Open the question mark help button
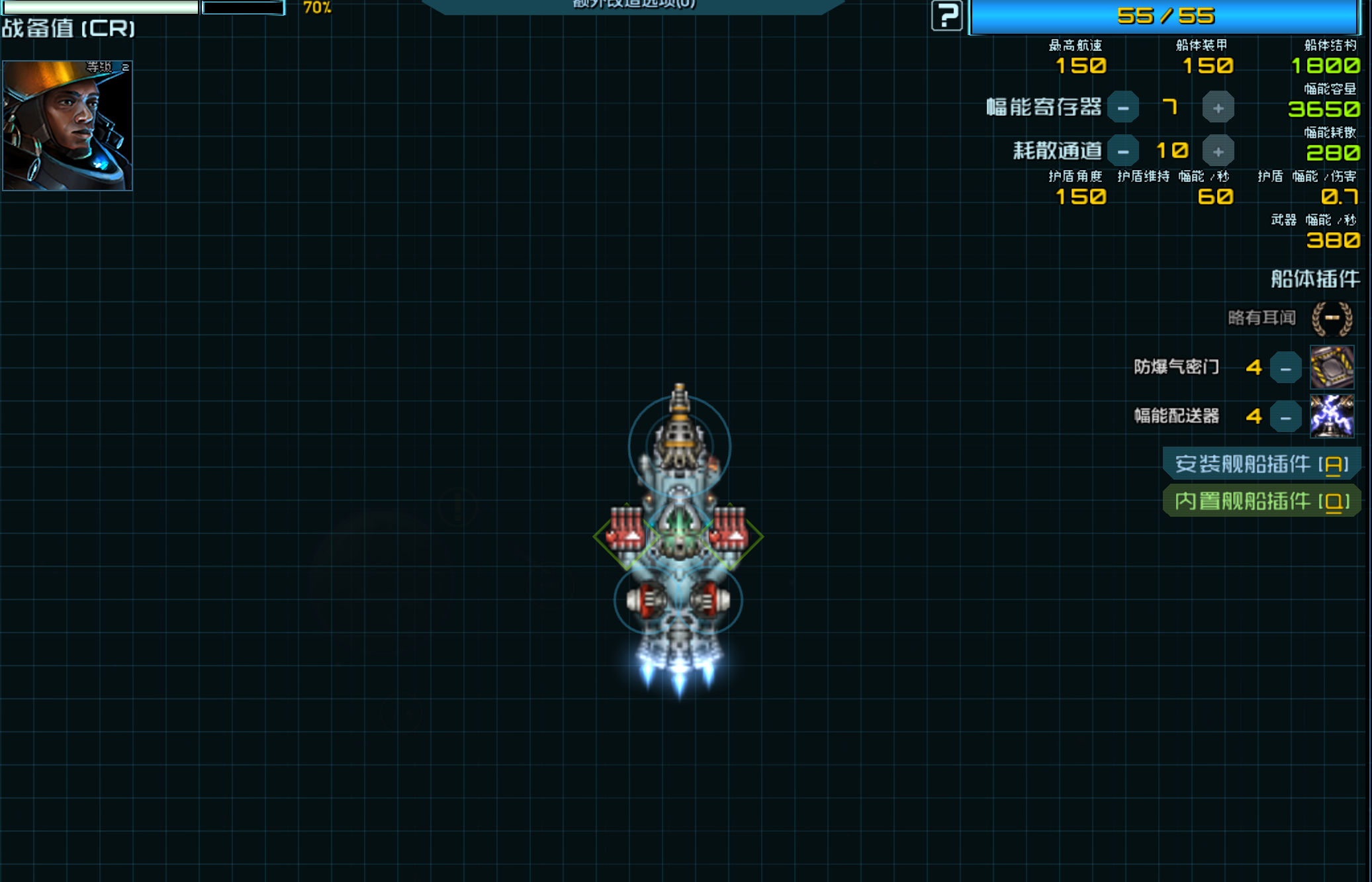 (x=946, y=15)
